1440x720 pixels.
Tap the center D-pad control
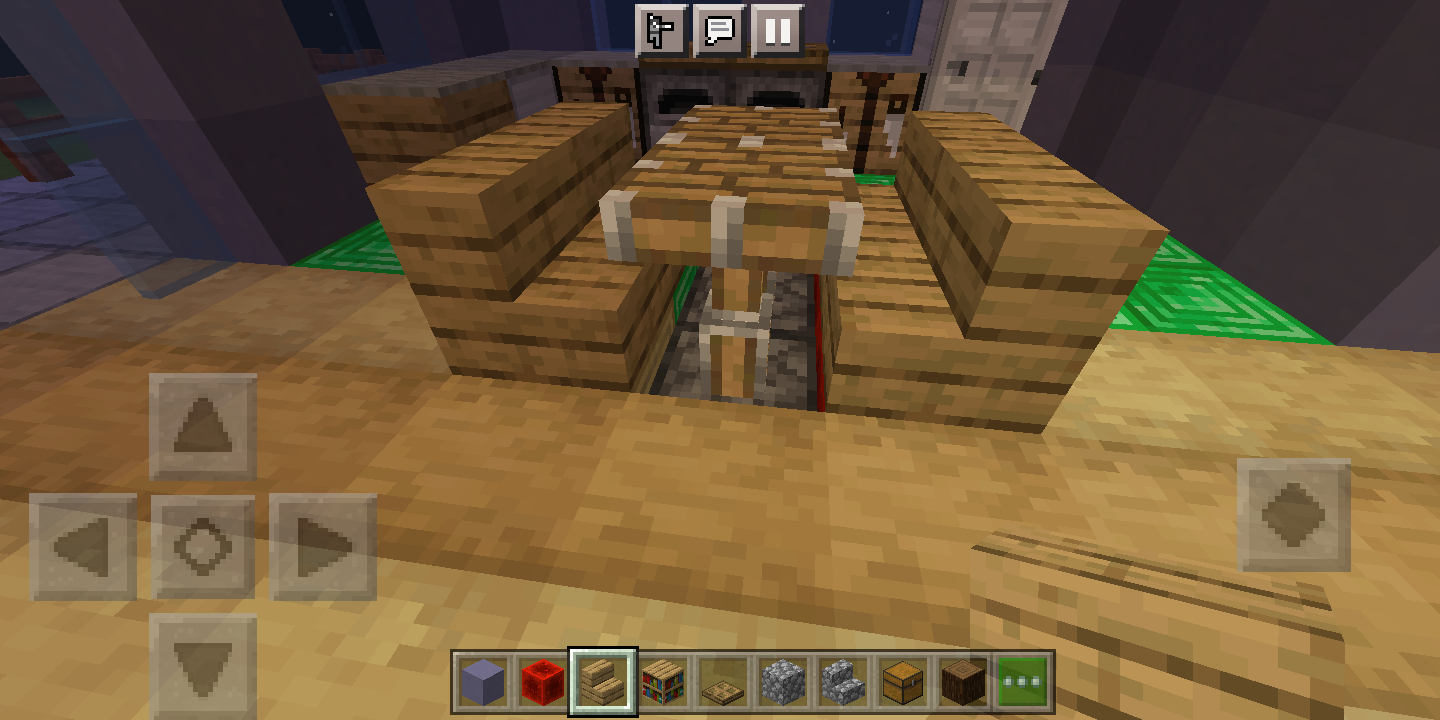[x=205, y=545]
